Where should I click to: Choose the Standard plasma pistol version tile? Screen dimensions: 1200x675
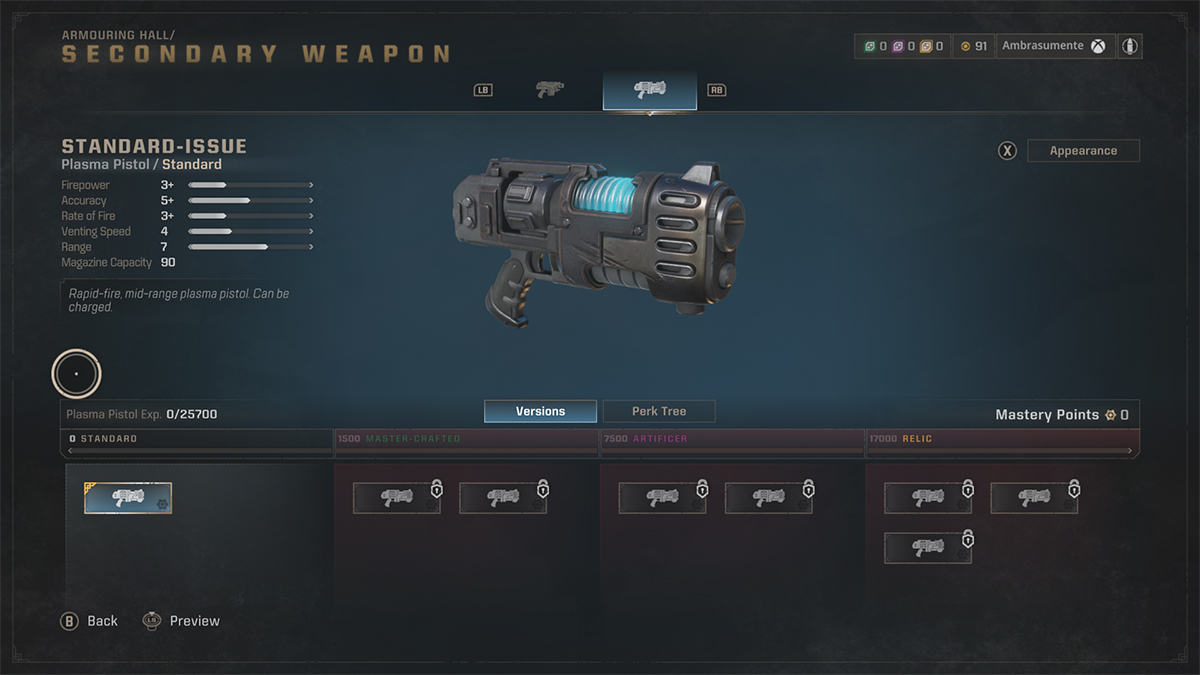point(128,498)
